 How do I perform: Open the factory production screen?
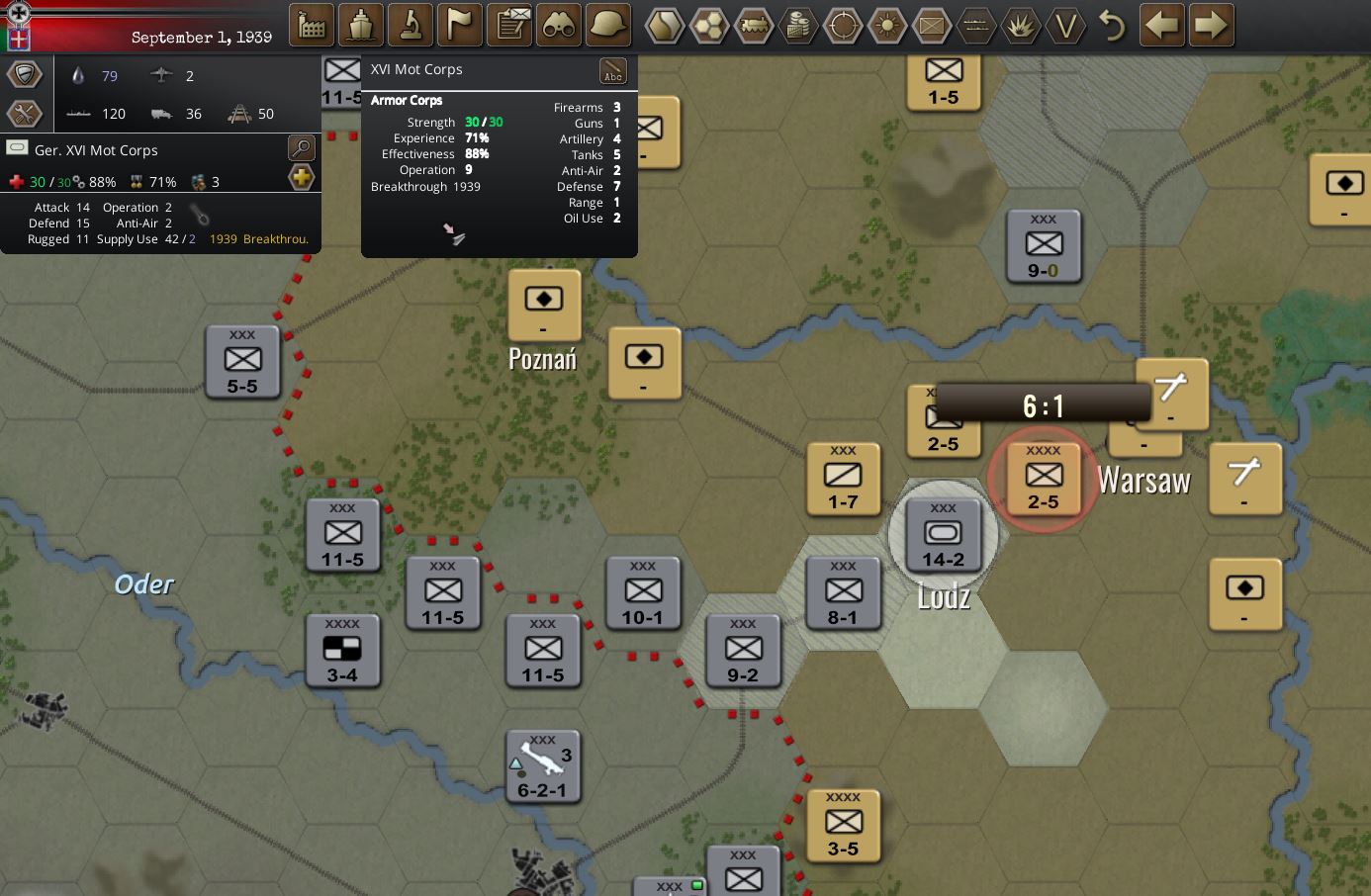coord(311,25)
